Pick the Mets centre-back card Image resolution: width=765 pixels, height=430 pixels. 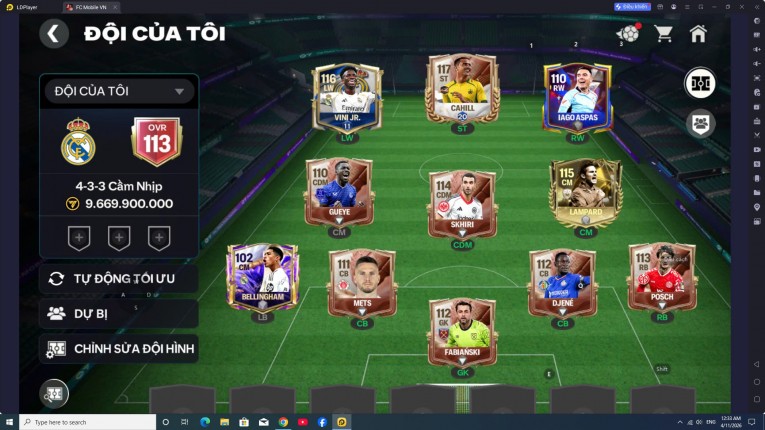click(x=362, y=280)
